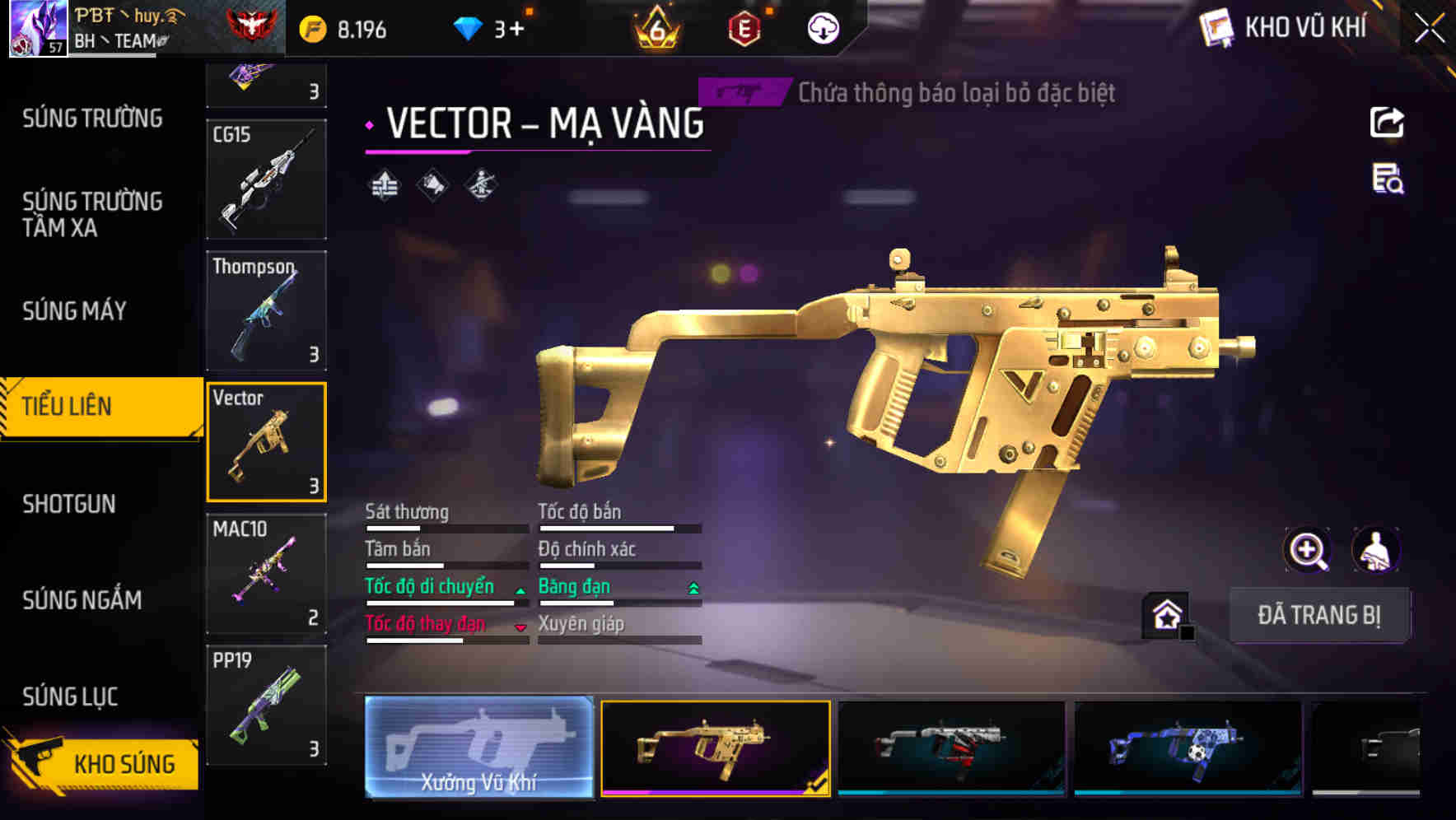Screen dimensions: 1456x820
Task: Select the CG15 weapon slot
Action: click(266, 179)
